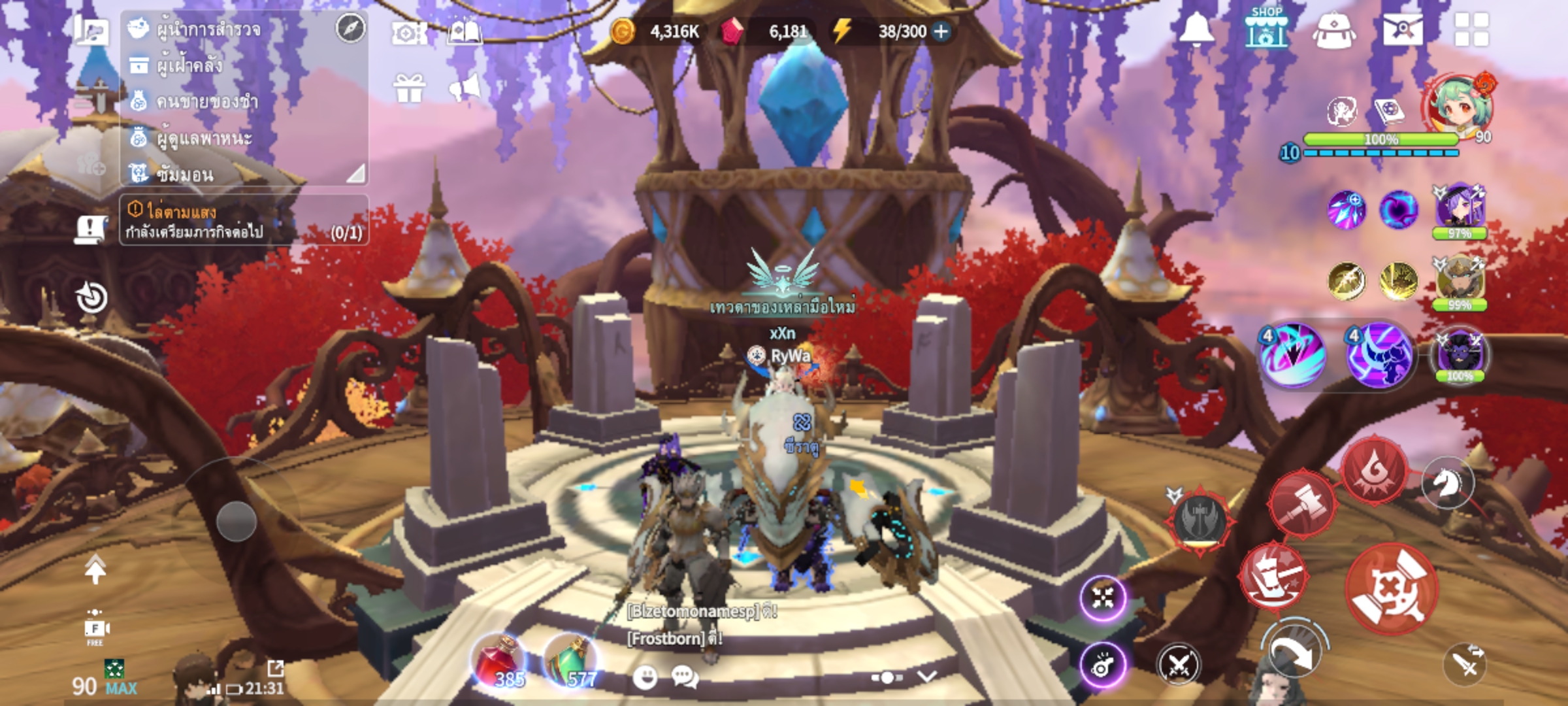This screenshot has width=1568, height=706.
Task: Use the red health potion slot
Action: 499,662
